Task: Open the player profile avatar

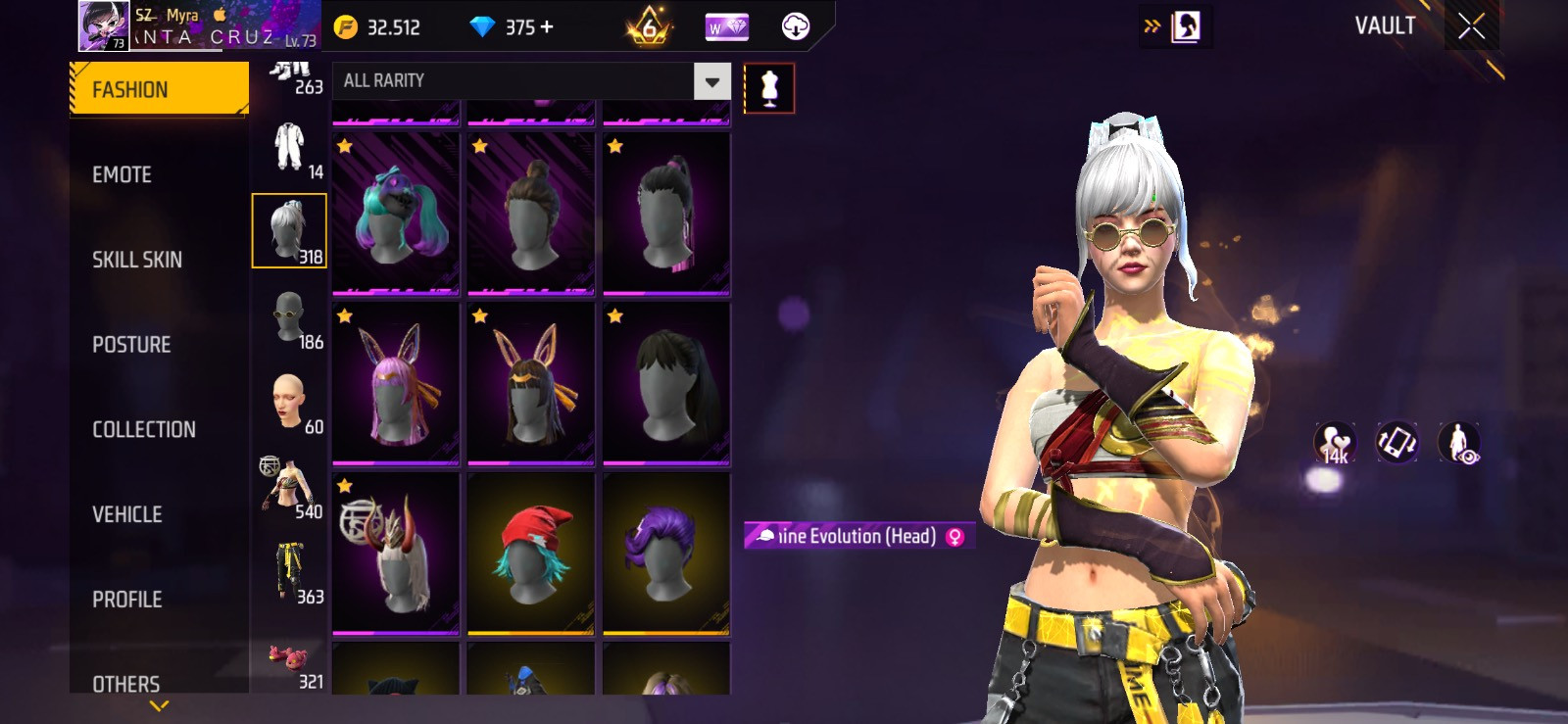Action: click(103, 26)
